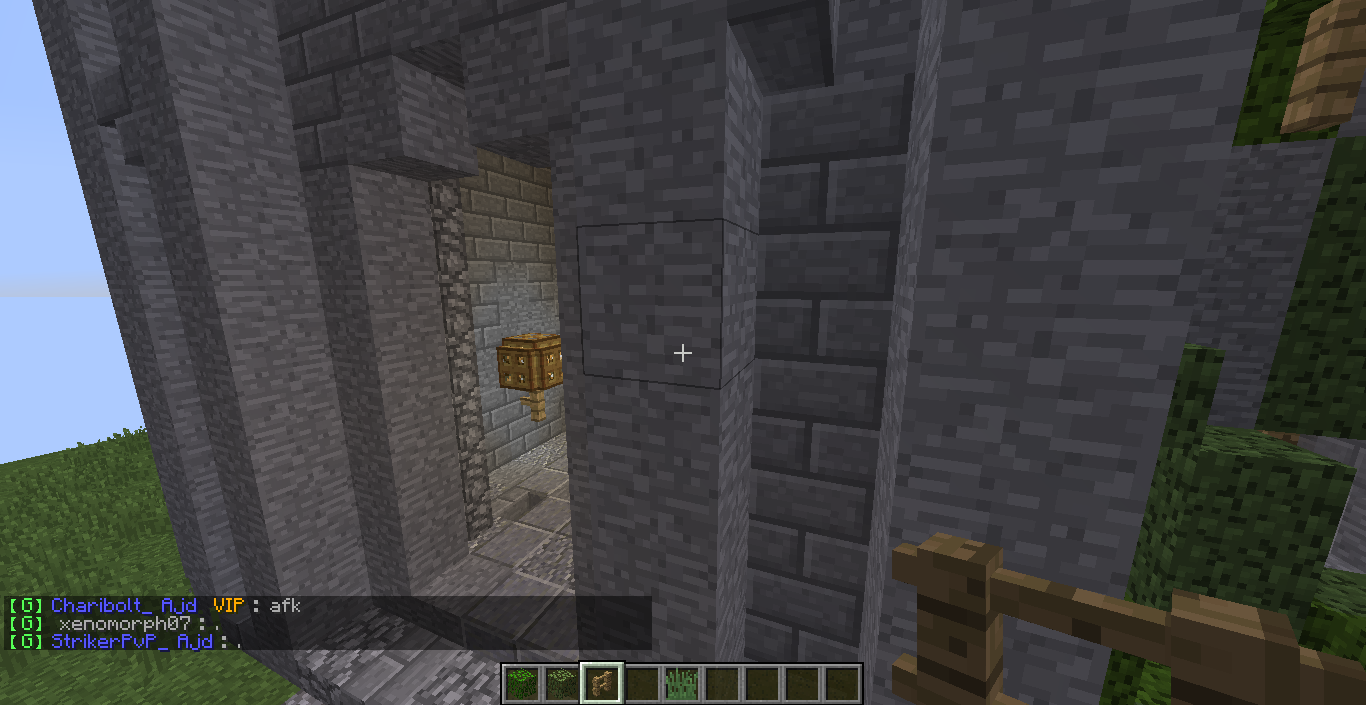
Task: Select the tall grass hotbar slot
Action: 681,684
